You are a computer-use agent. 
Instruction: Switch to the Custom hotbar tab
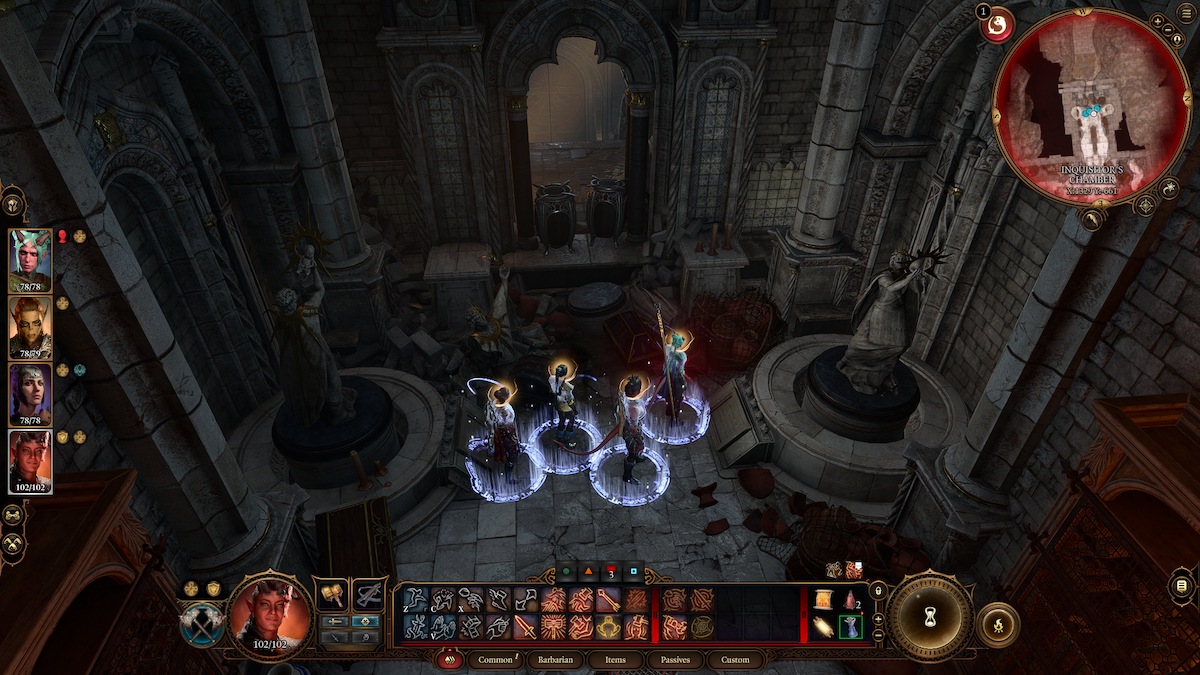pyautogui.click(x=734, y=660)
